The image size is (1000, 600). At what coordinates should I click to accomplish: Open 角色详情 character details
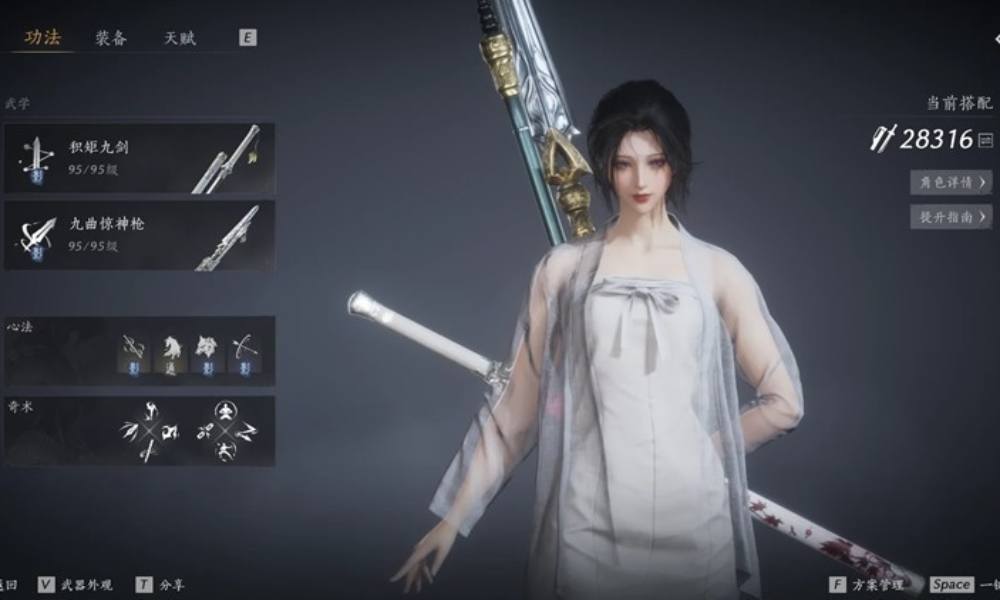[x=950, y=182]
